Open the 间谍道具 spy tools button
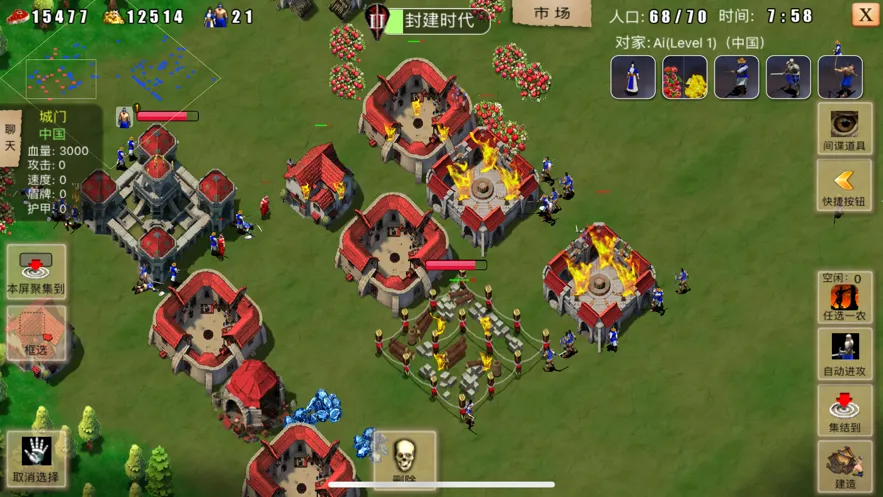The width and height of the screenshot is (883, 497). (844, 129)
